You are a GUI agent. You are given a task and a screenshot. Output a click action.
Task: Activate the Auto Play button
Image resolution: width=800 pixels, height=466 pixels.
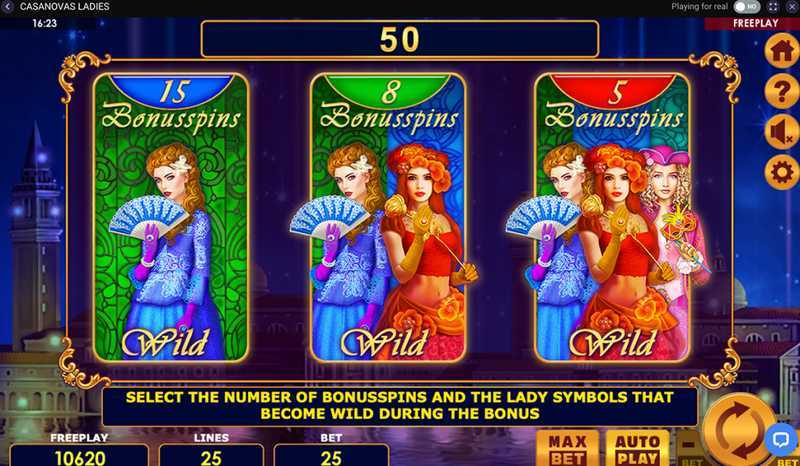pos(637,449)
